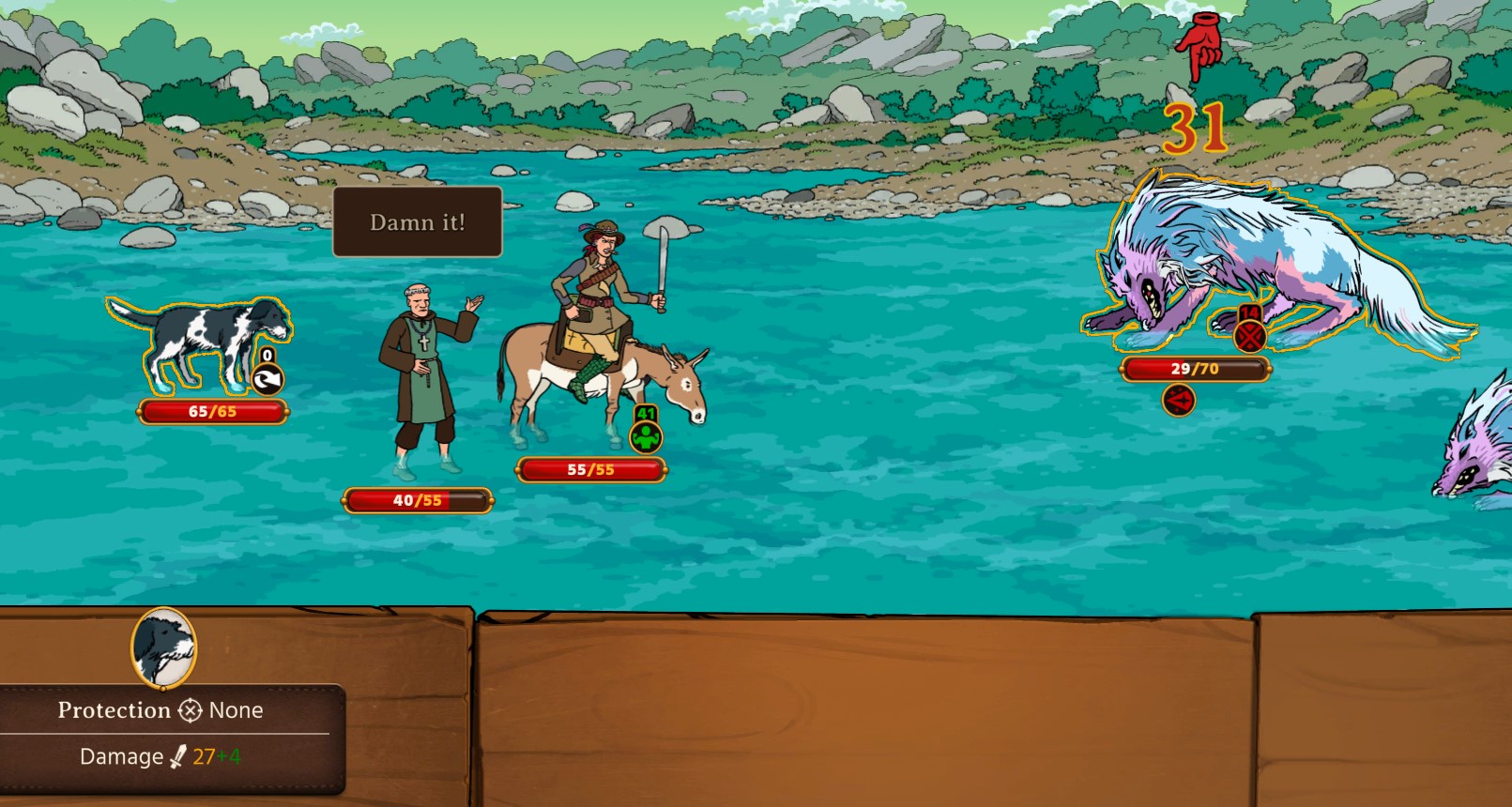Click the red icon below the wolf's health bar
Viewport: 1512px width, 807px height.
tap(1179, 401)
